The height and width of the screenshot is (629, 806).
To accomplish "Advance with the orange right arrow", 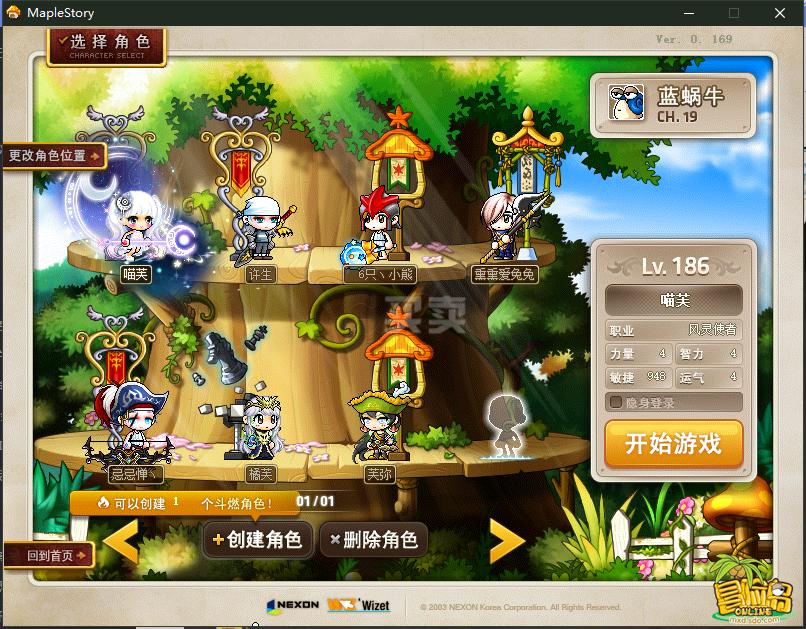I will click(x=506, y=541).
